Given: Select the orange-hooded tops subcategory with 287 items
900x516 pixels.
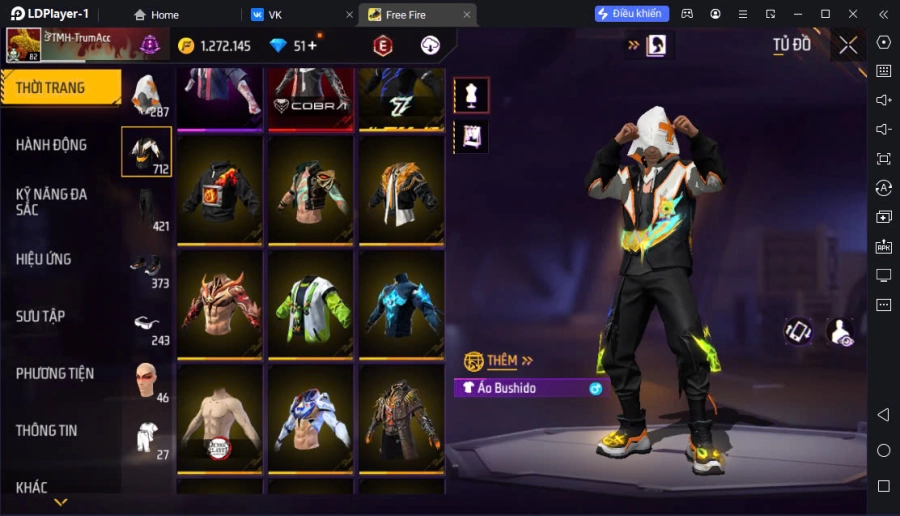Looking at the screenshot, I should tap(147, 95).
